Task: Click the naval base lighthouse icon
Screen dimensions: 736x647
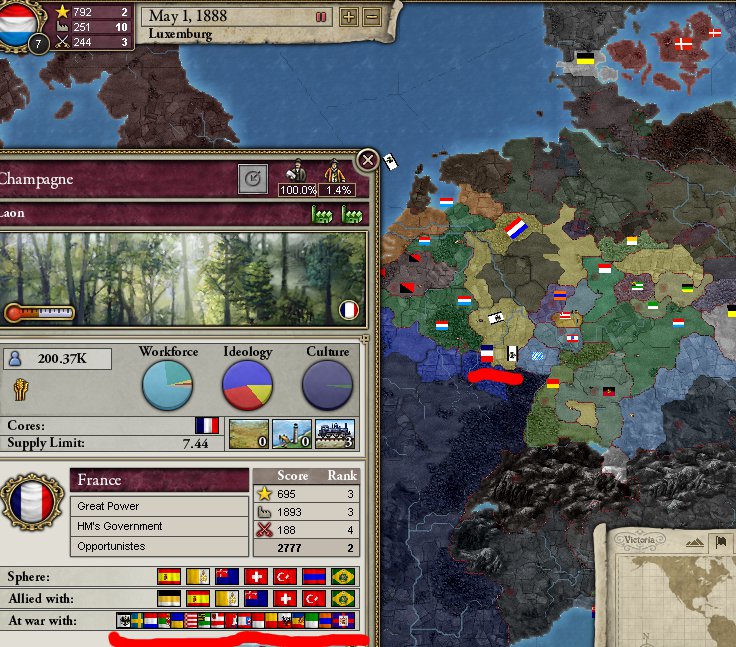Action: click(291, 434)
